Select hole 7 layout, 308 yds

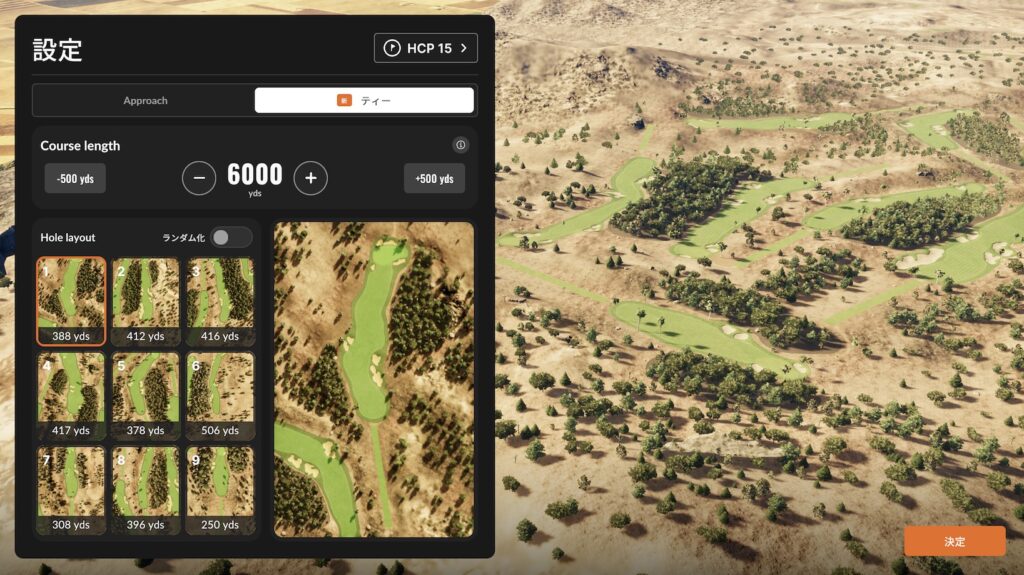click(x=71, y=490)
